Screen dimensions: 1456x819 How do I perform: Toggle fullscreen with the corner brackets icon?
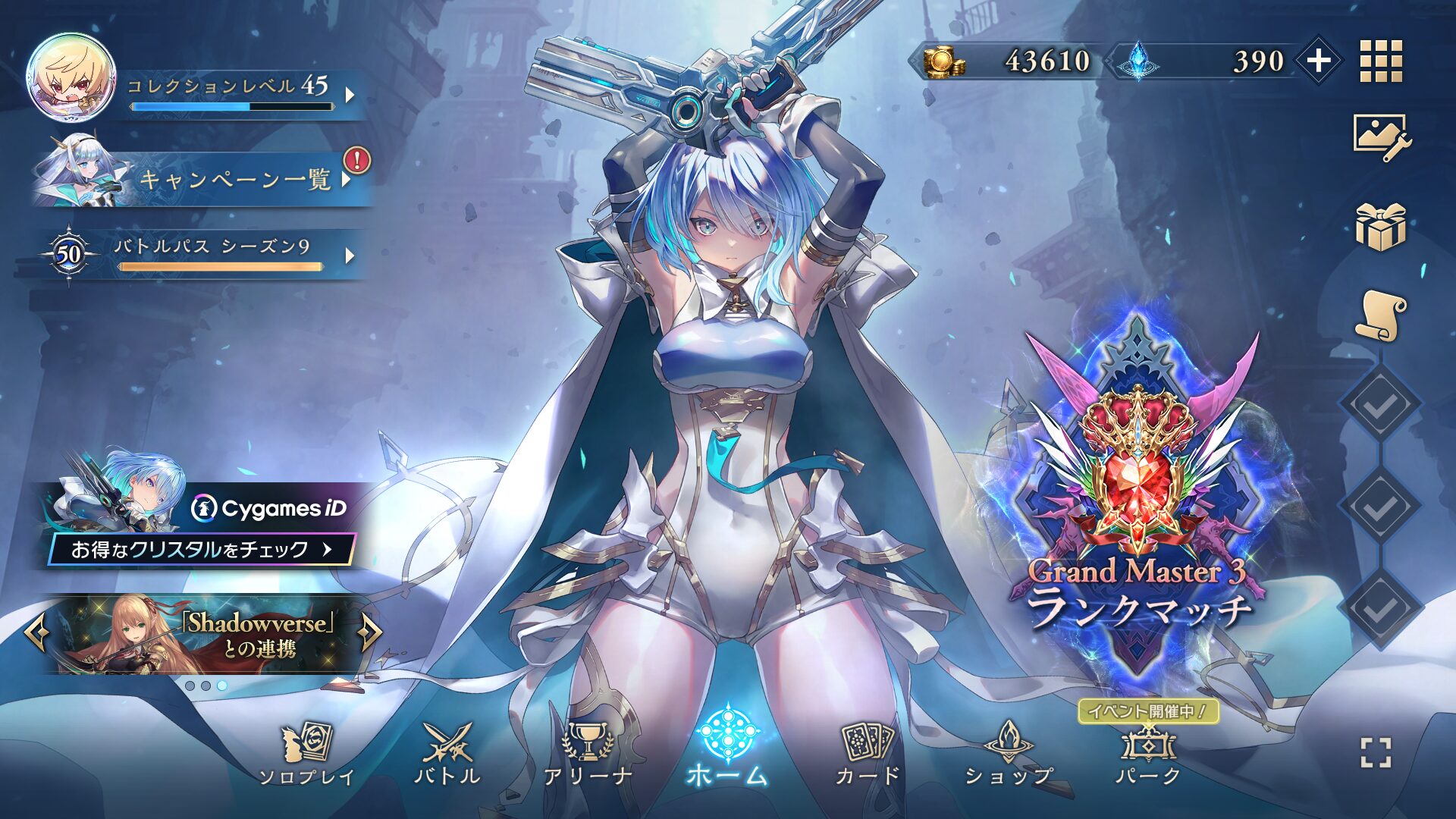pyautogui.click(x=1376, y=753)
